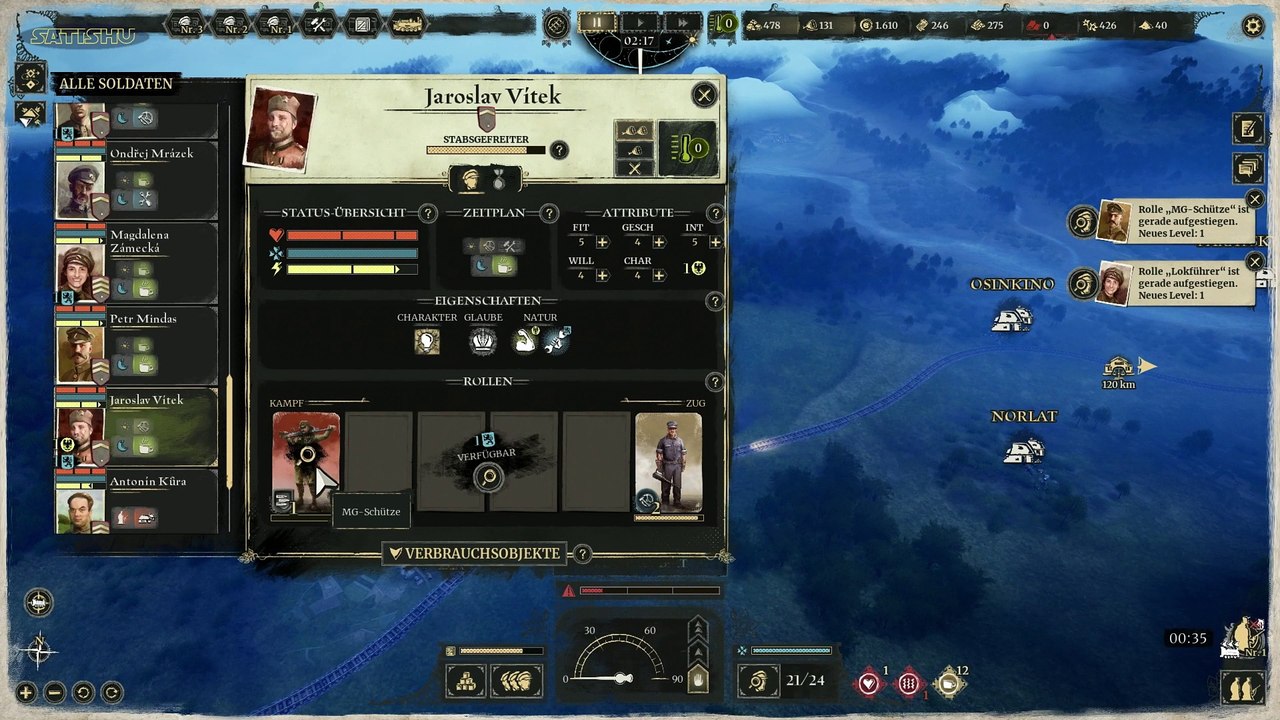The width and height of the screenshot is (1280, 720).
Task: Expand the Verbrauchsobjekte section
Action: pyautogui.click(x=474, y=553)
